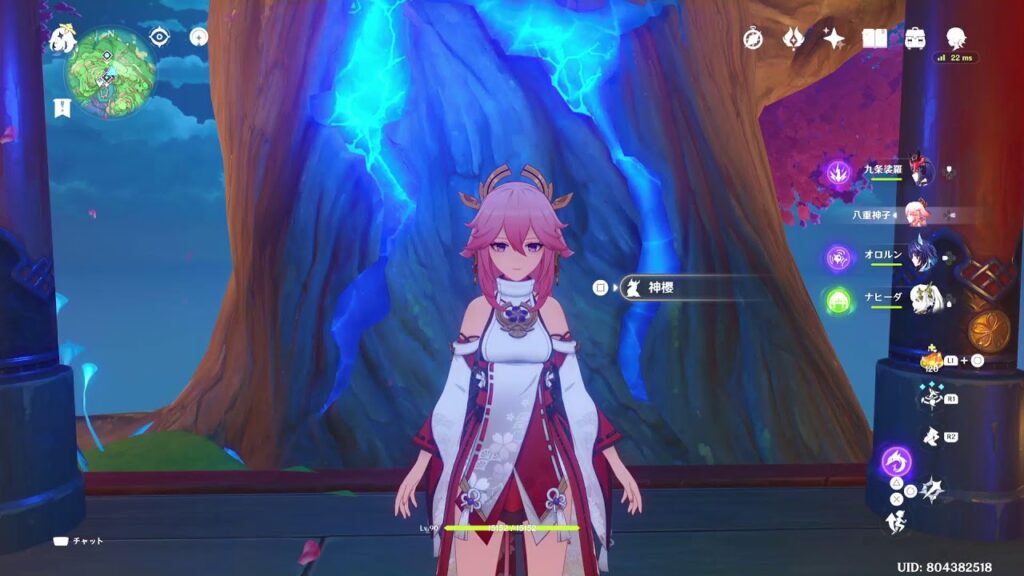Switch to party member オロルン
The height and width of the screenshot is (576, 1024).
921,256
